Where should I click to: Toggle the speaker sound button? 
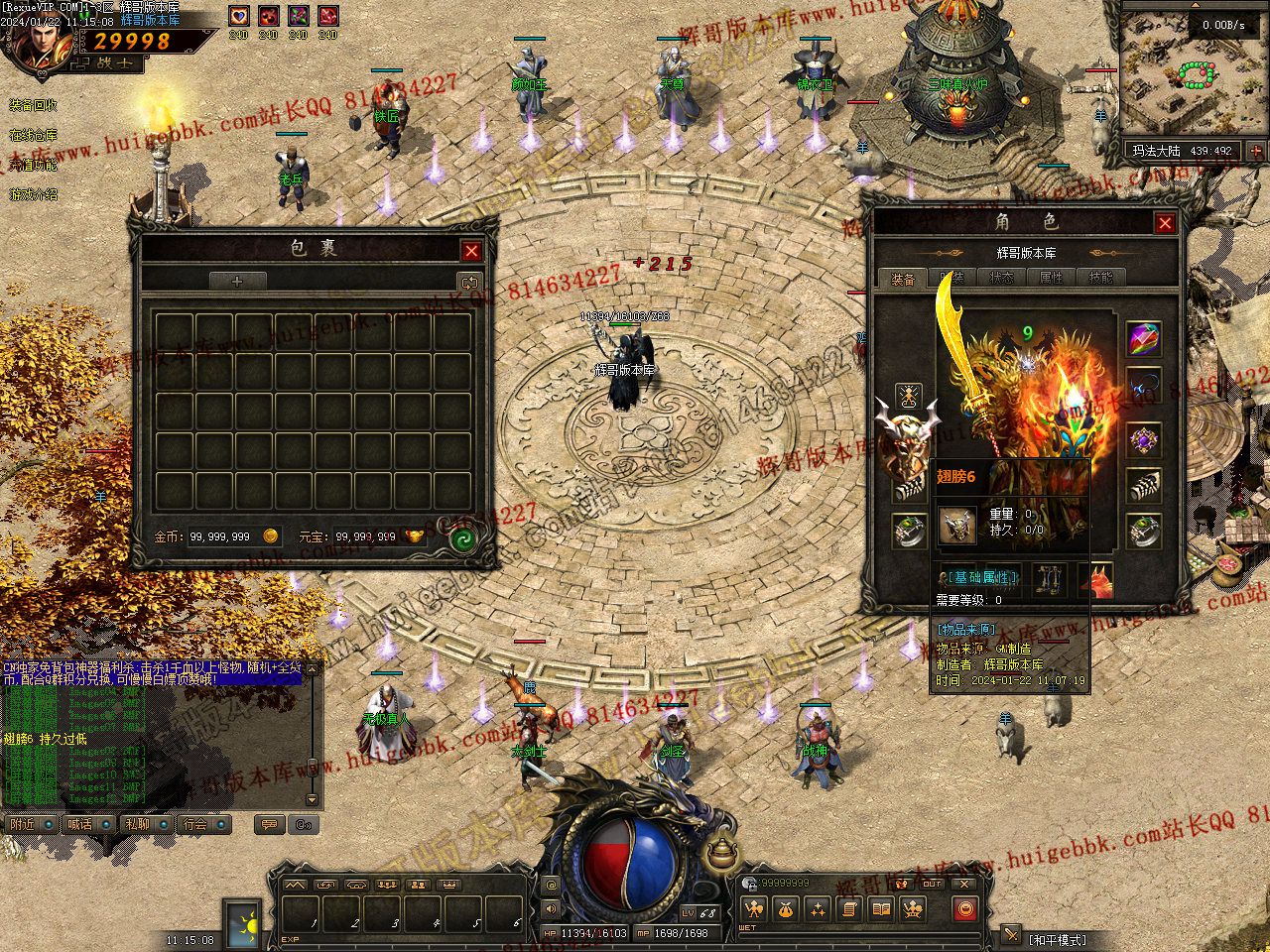pos(552,907)
